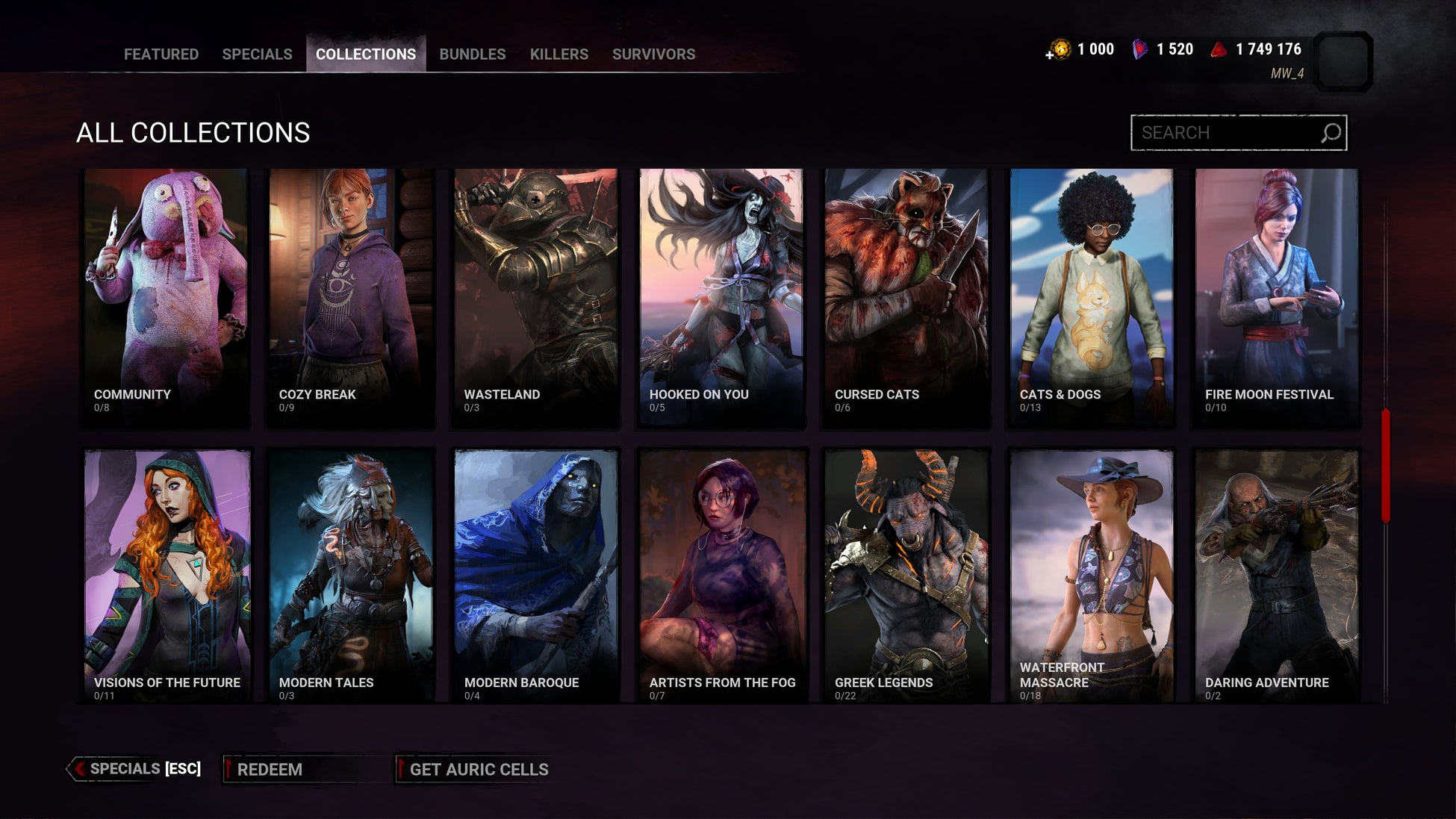Screen dimensions: 1456x819
Task: Open Get Auric Cells store
Action: pyautogui.click(x=478, y=769)
